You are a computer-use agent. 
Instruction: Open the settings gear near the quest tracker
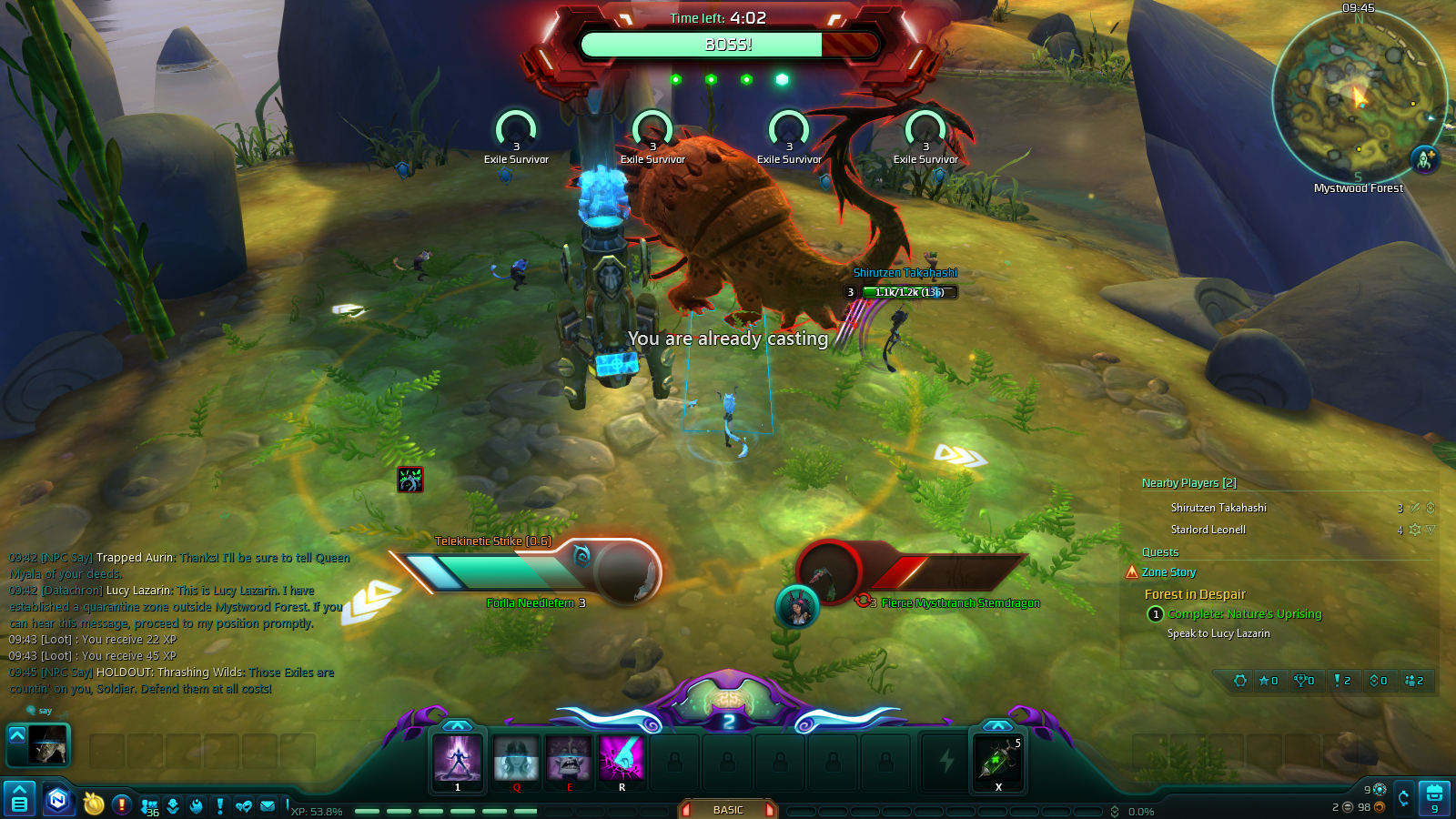click(x=1240, y=680)
